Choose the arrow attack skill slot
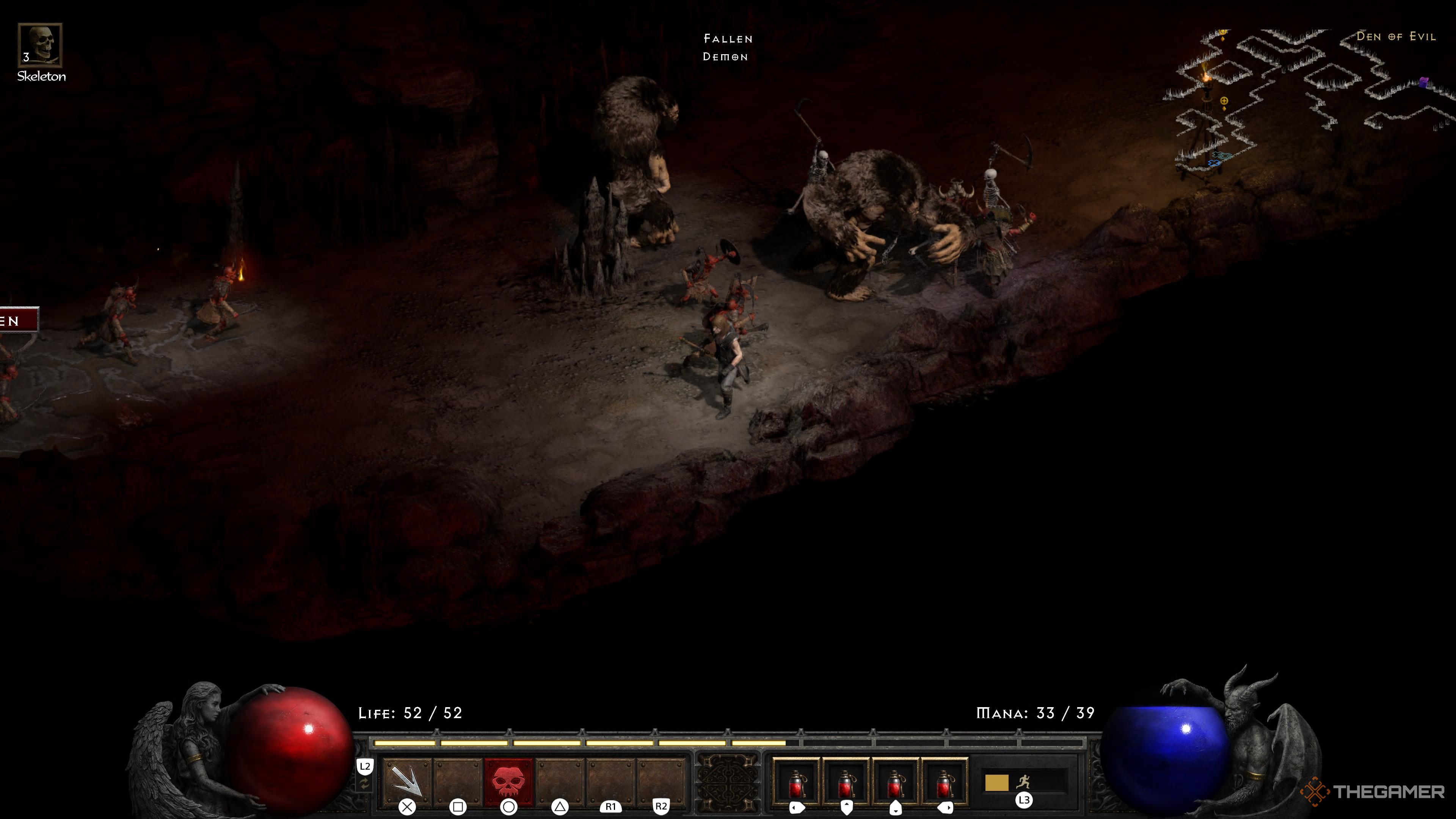Viewport: 1456px width, 819px height. coord(406,782)
